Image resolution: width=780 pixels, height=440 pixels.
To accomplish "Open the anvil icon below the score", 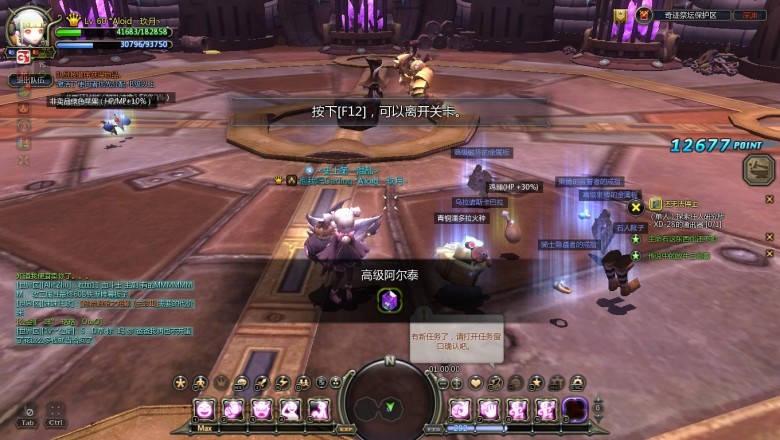I will tap(758, 169).
